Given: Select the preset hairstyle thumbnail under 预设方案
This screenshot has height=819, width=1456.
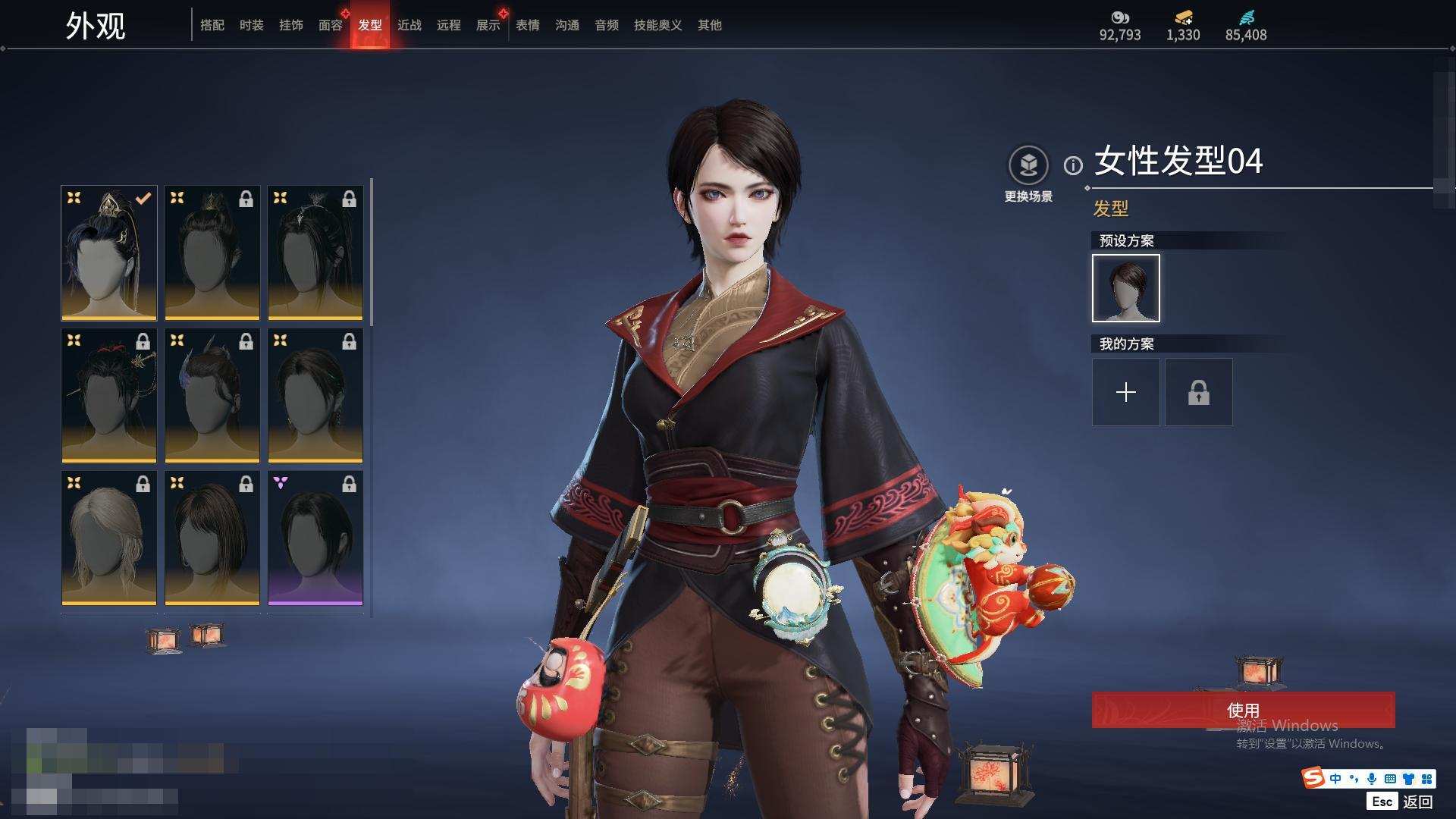Looking at the screenshot, I should (x=1125, y=288).
